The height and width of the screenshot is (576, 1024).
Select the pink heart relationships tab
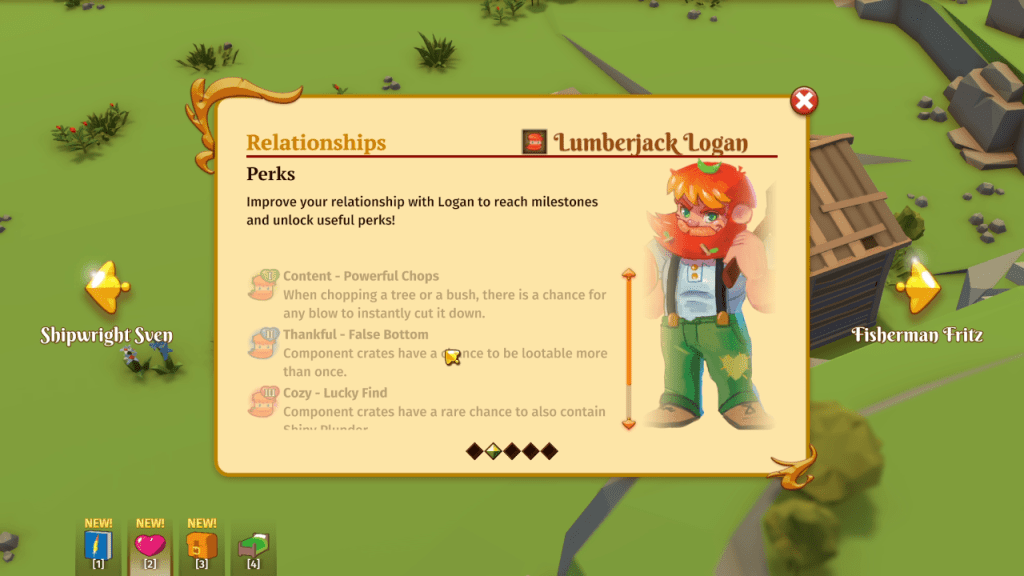pyautogui.click(x=150, y=546)
